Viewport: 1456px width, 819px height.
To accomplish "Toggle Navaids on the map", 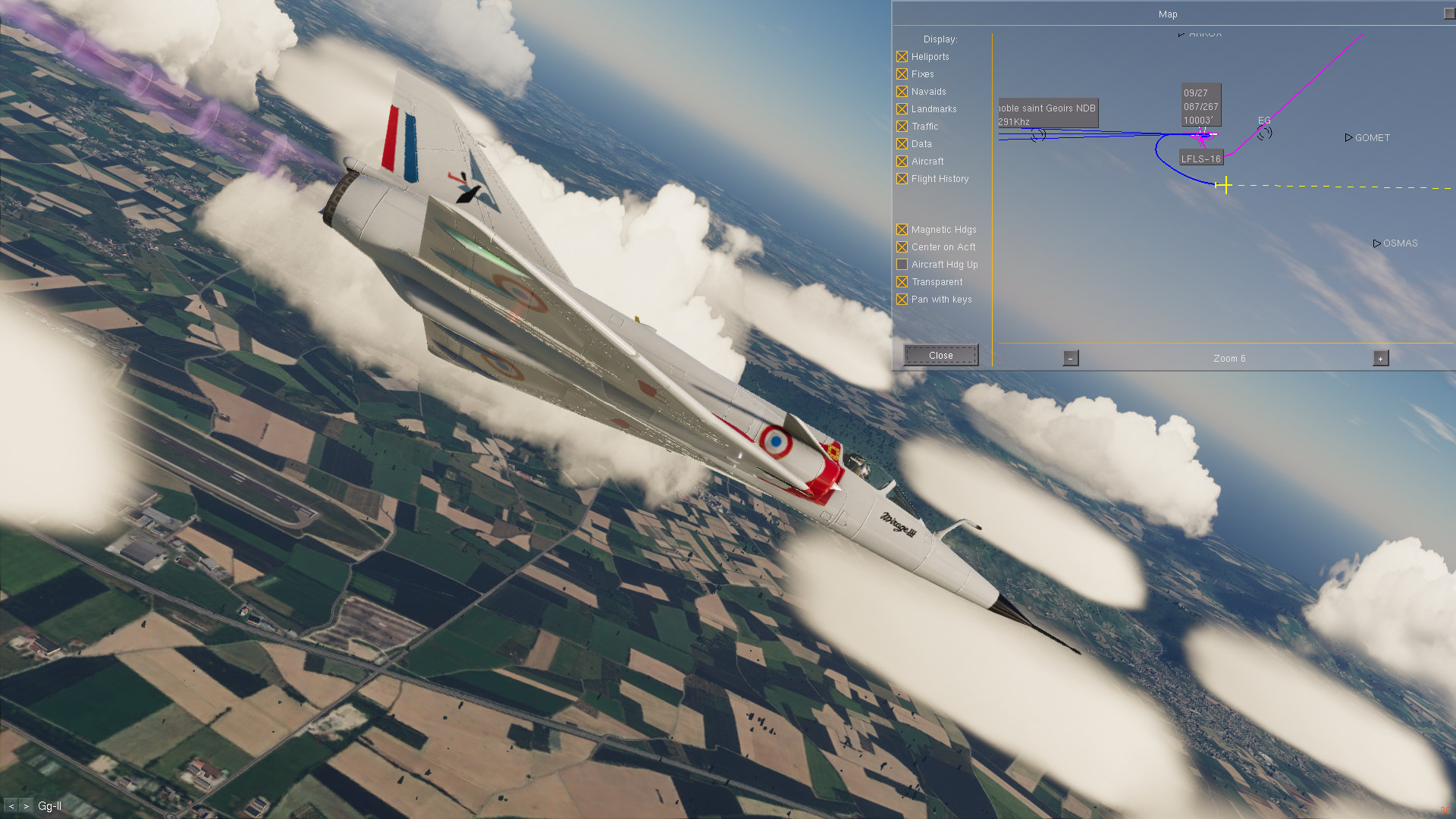I will tap(902, 92).
